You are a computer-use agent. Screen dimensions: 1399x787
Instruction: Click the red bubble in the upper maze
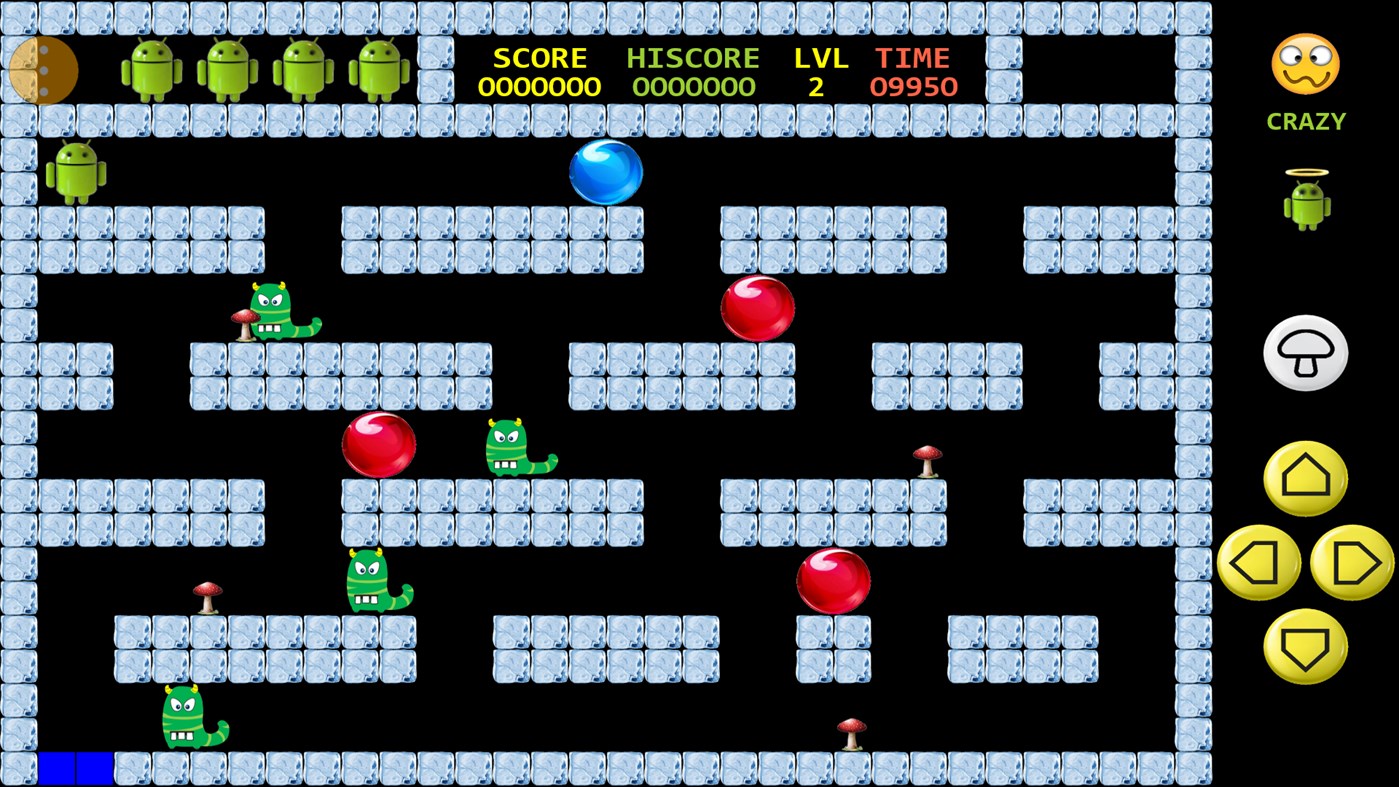coord(757,306)
